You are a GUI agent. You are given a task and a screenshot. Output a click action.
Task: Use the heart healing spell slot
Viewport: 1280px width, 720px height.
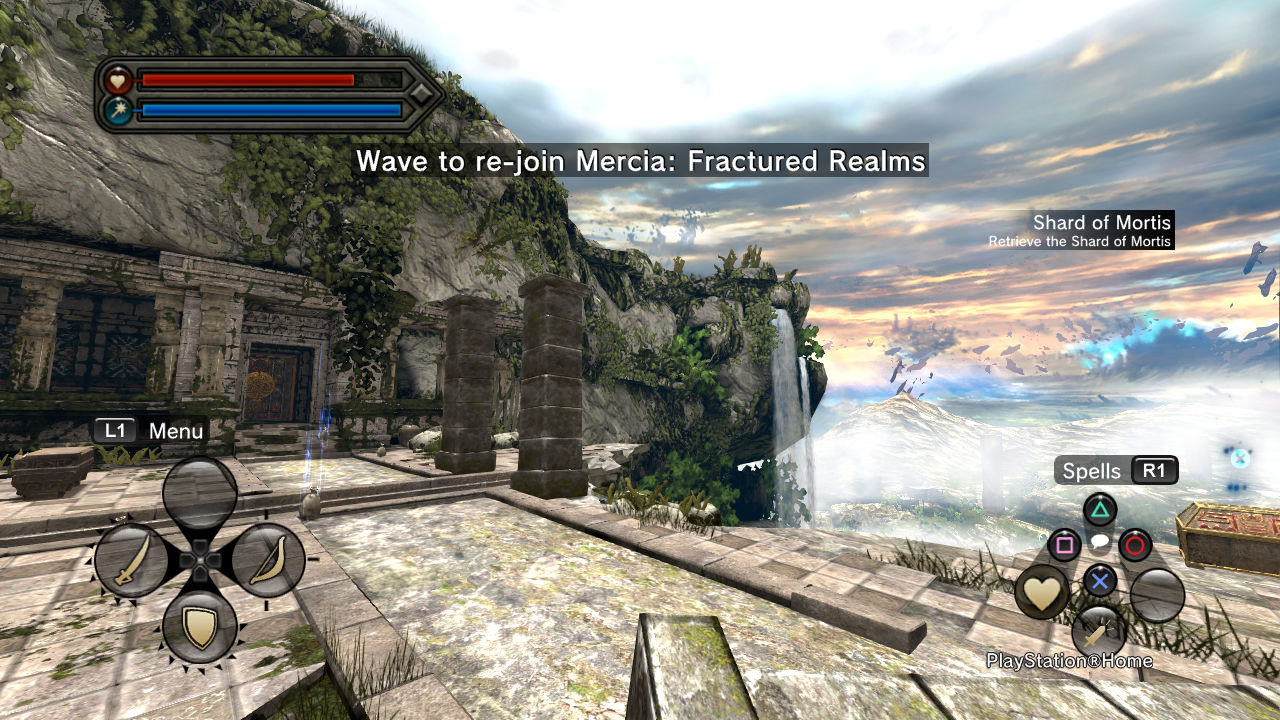point(1042,592)
